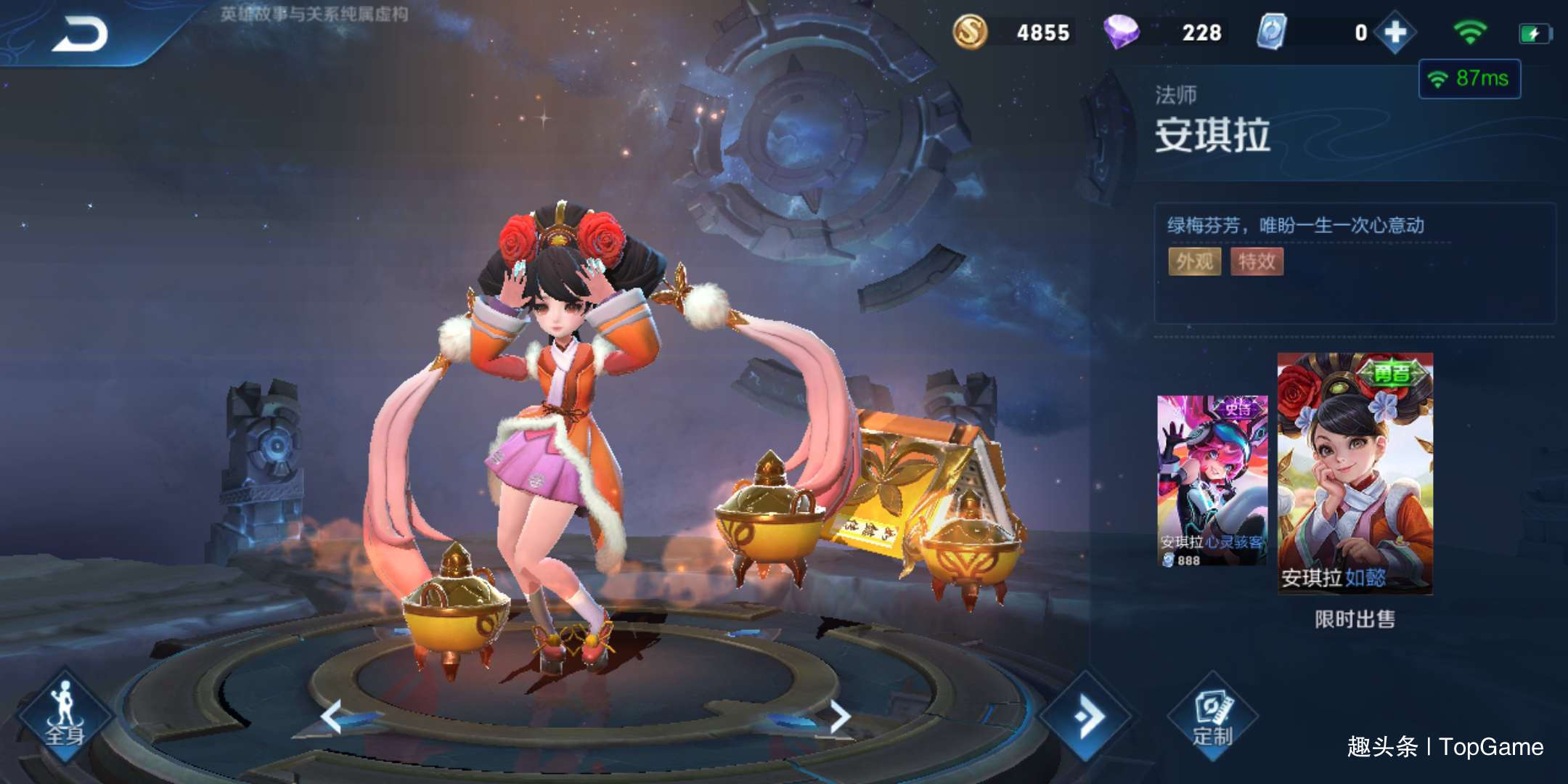This screenshot has width=1568, height=784.
Task: Tap the gold coin currency icon
Action: point(970,33)
